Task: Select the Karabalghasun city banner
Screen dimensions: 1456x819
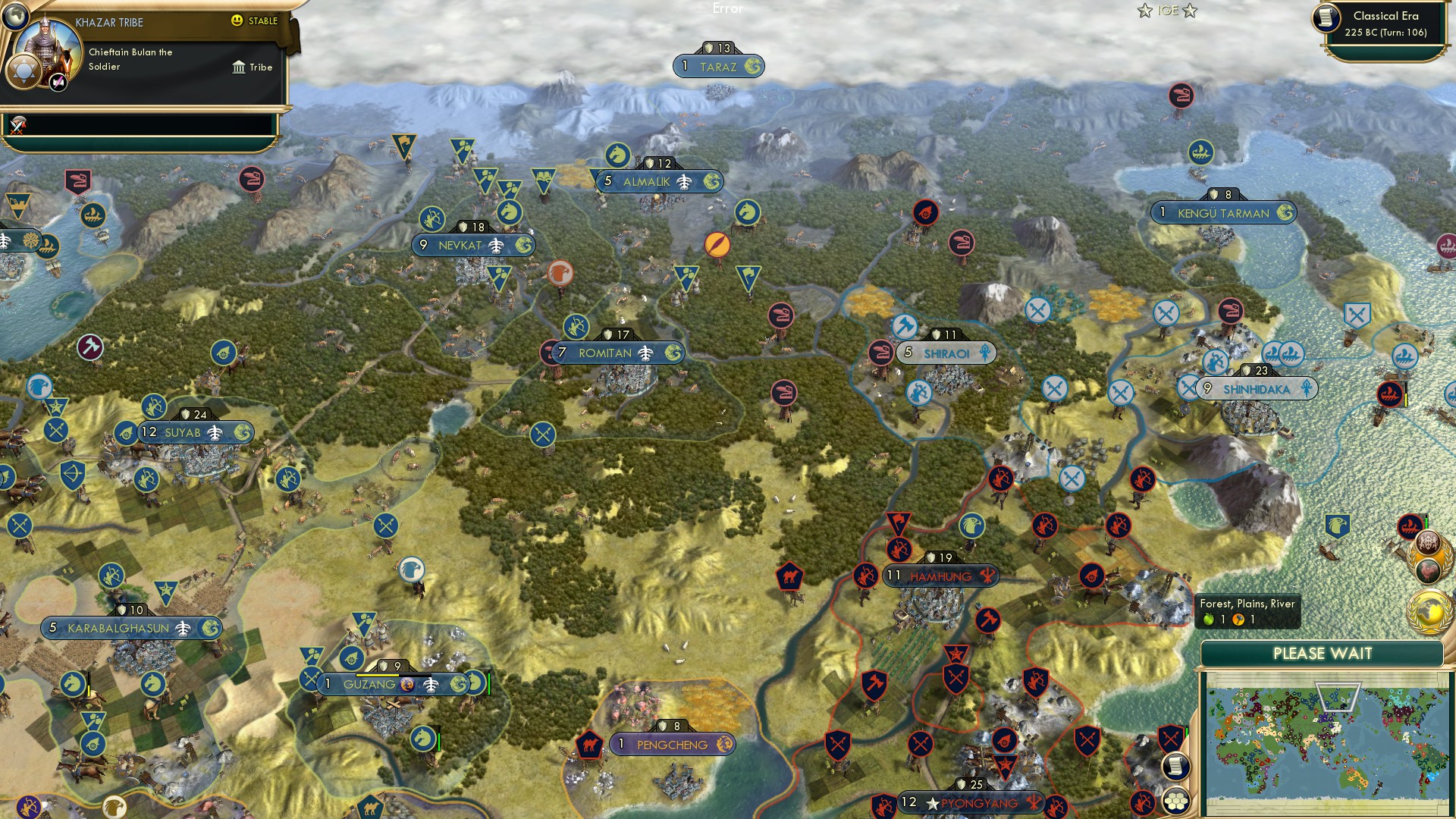Action: pos(131,628)
